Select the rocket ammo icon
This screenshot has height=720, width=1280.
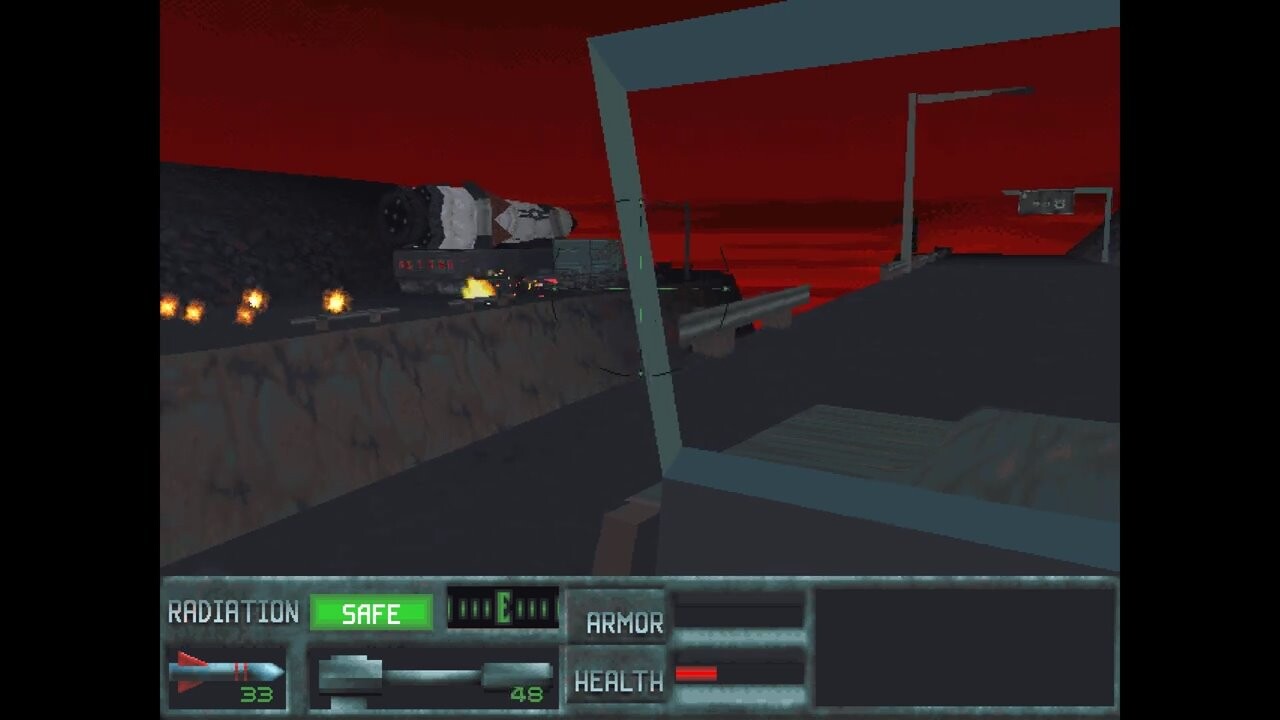coord(226,672)
